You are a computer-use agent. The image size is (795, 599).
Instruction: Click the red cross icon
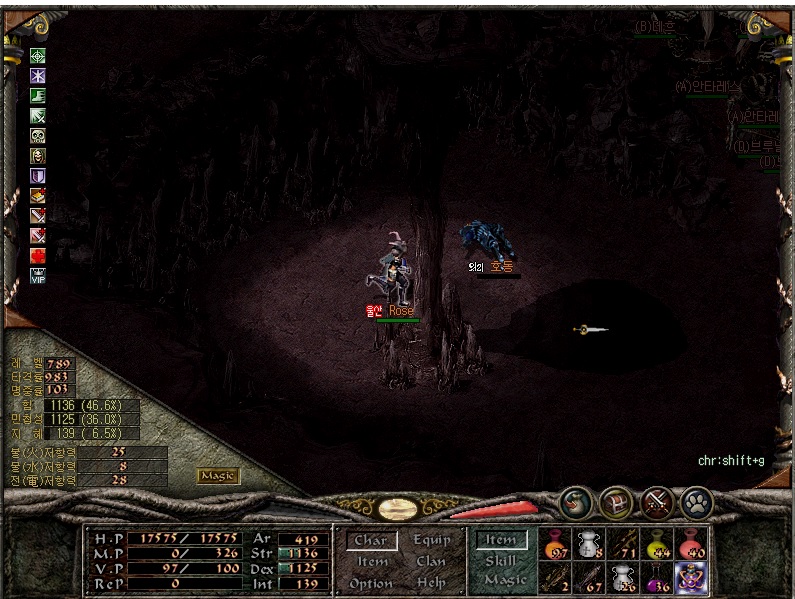38,255
